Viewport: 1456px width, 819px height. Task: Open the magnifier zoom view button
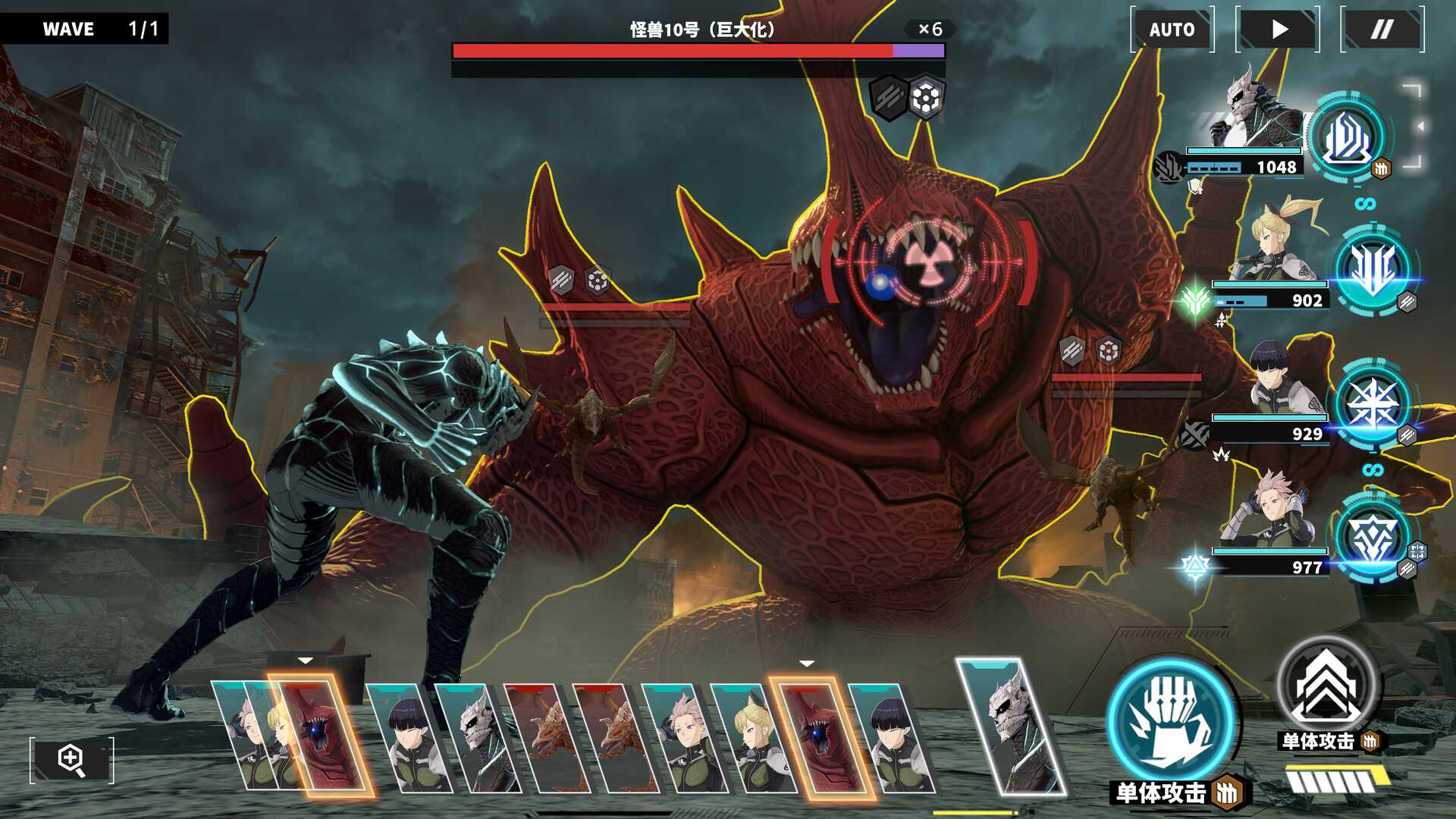(x=71, y=759)
